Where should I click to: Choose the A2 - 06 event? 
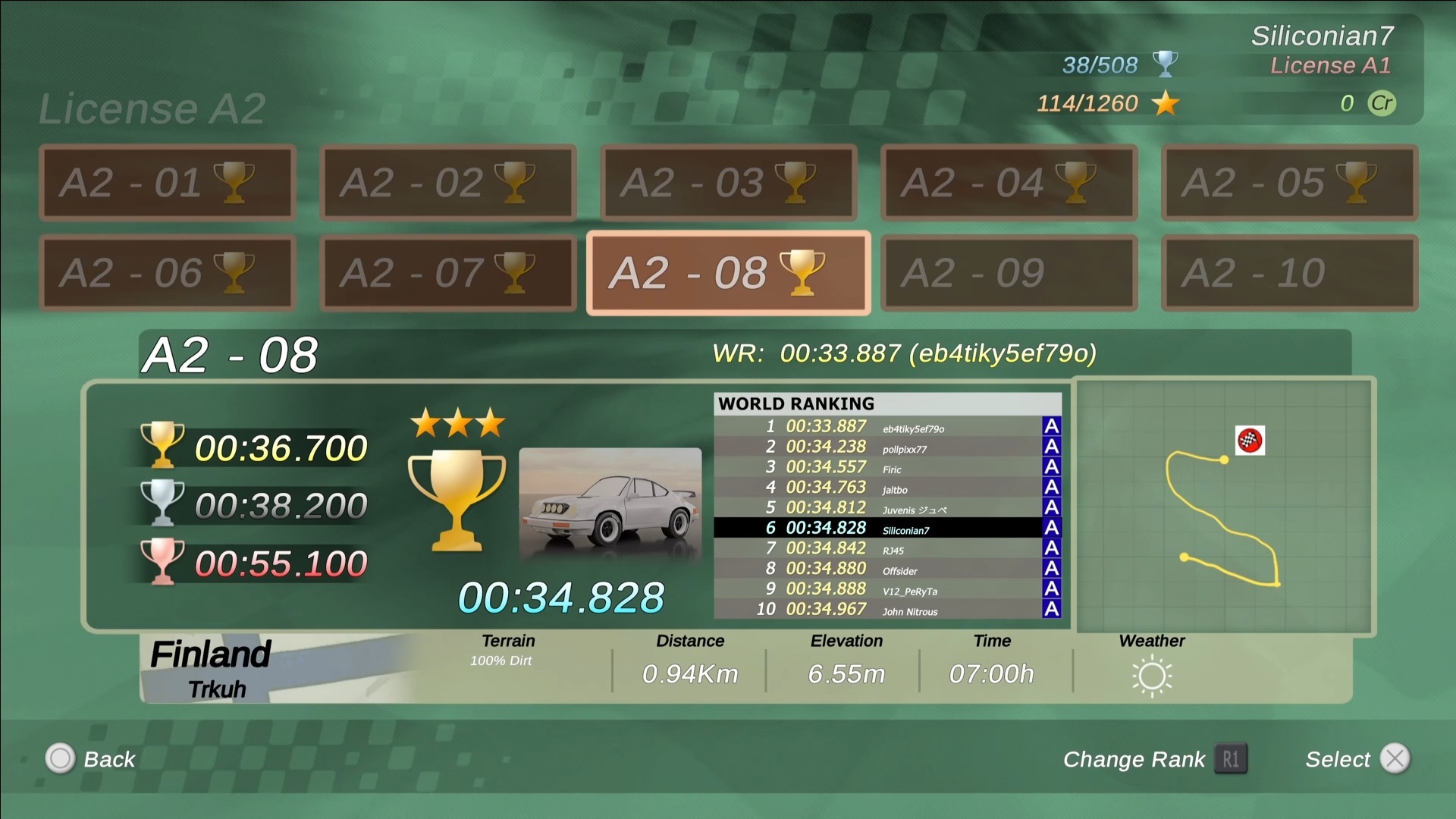[x=167, y=273]
